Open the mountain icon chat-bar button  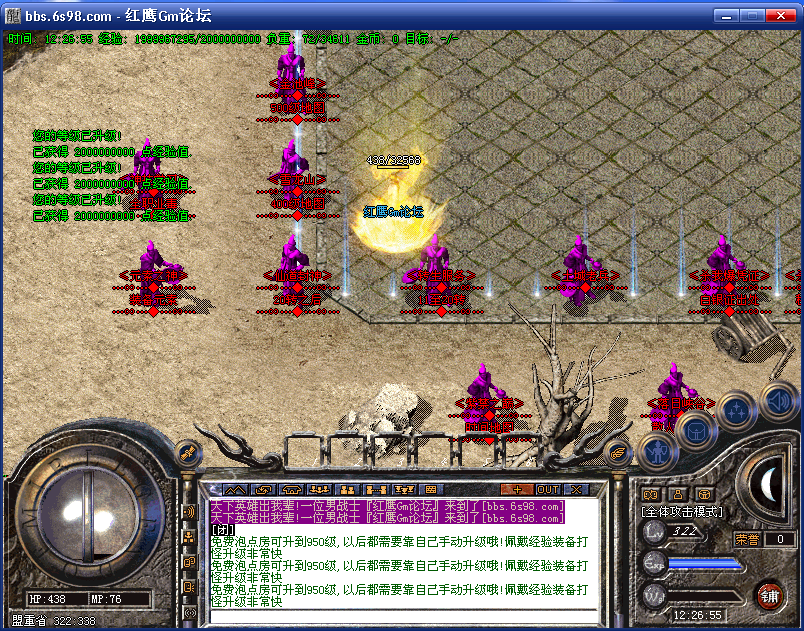click(x=235, y=489)
